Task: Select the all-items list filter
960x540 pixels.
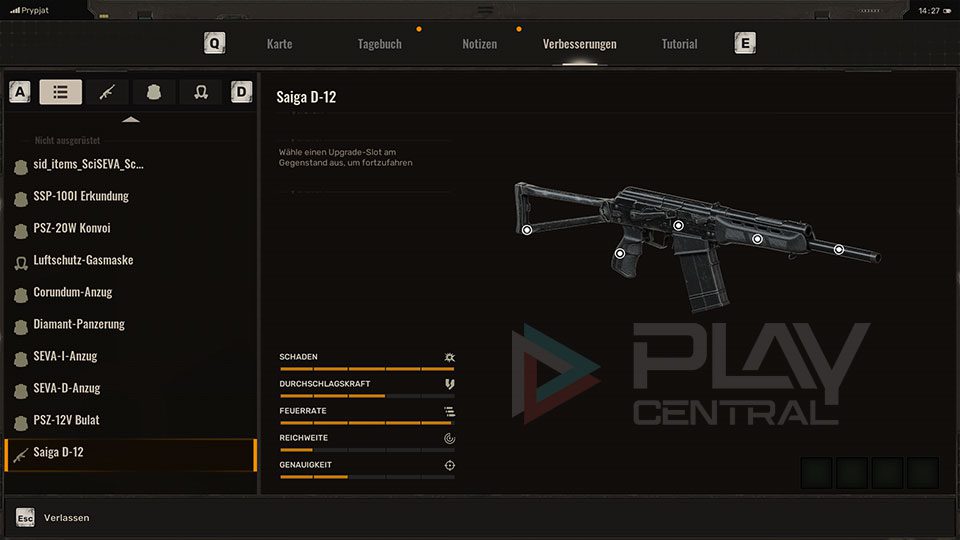Action: 61,92
